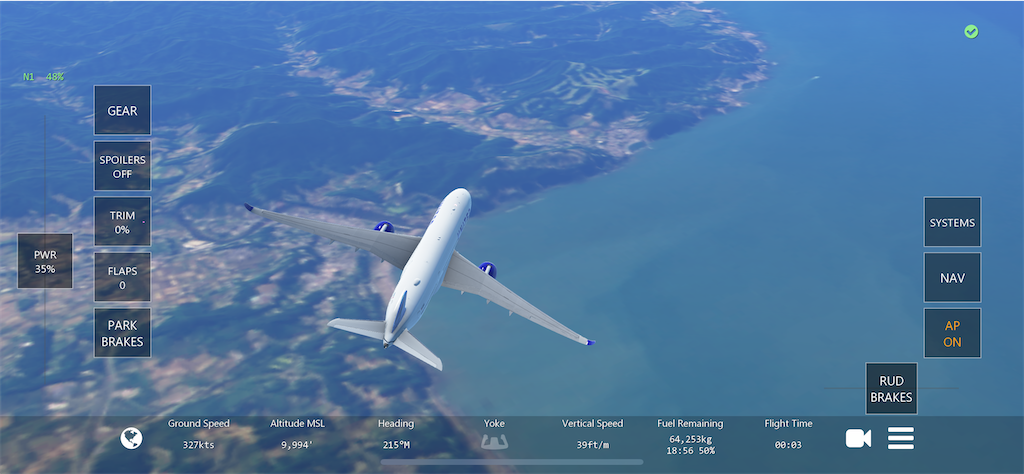
Task: Switch camera view with the camera icon
Action: coord(858,438)
